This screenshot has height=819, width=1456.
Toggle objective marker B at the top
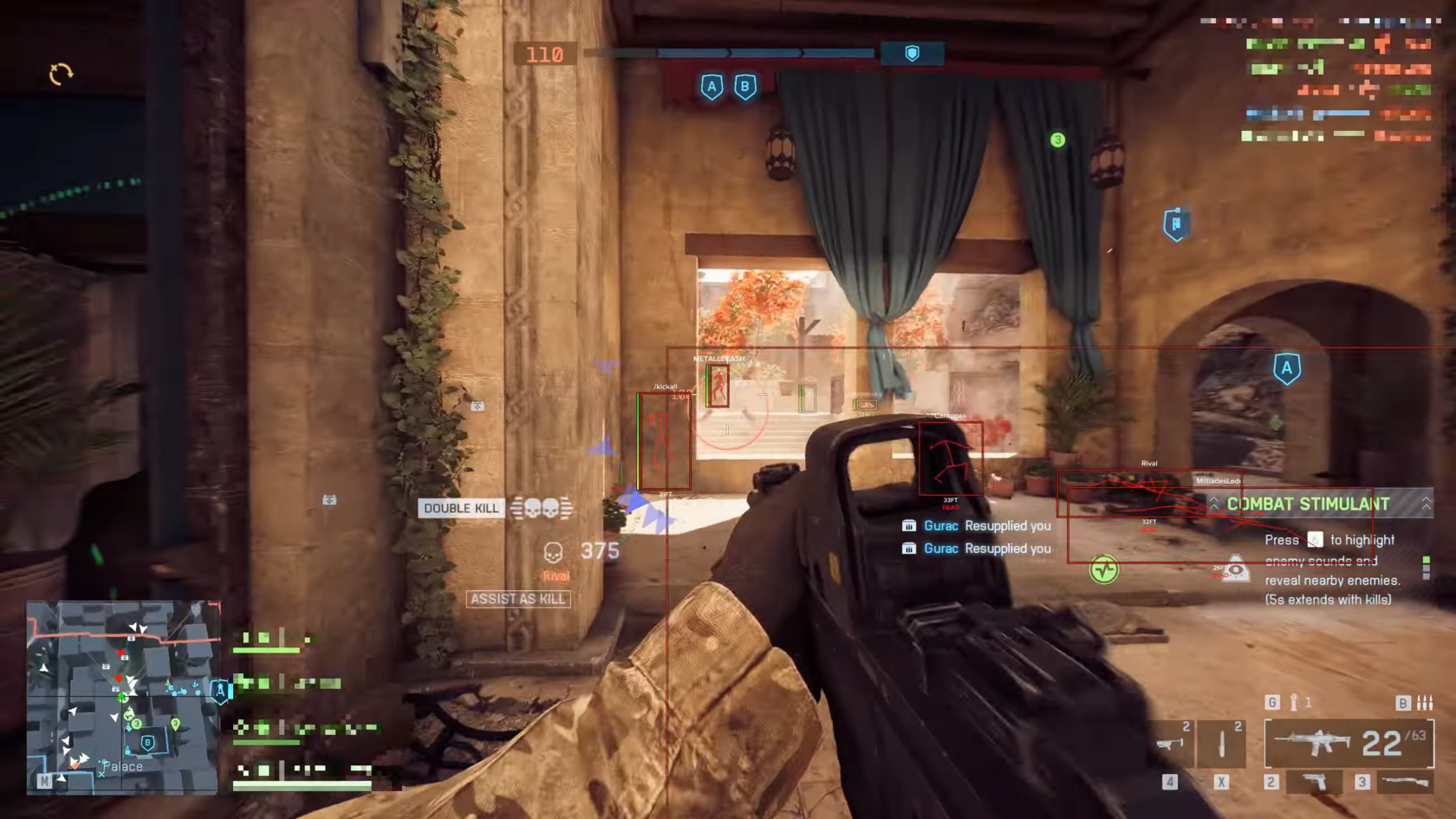[745, 86]
